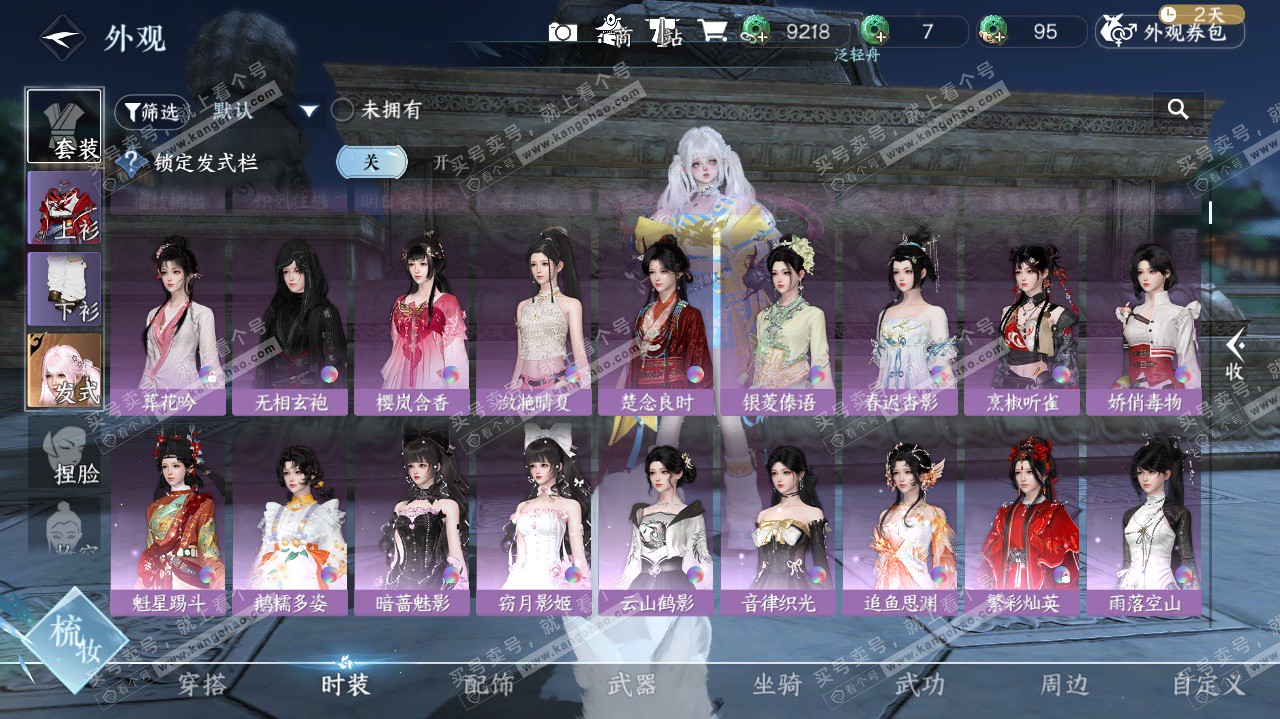1280x719 pixels.
Task: Switch to the 坐骑 bottom tab
Action: [777, 685]
